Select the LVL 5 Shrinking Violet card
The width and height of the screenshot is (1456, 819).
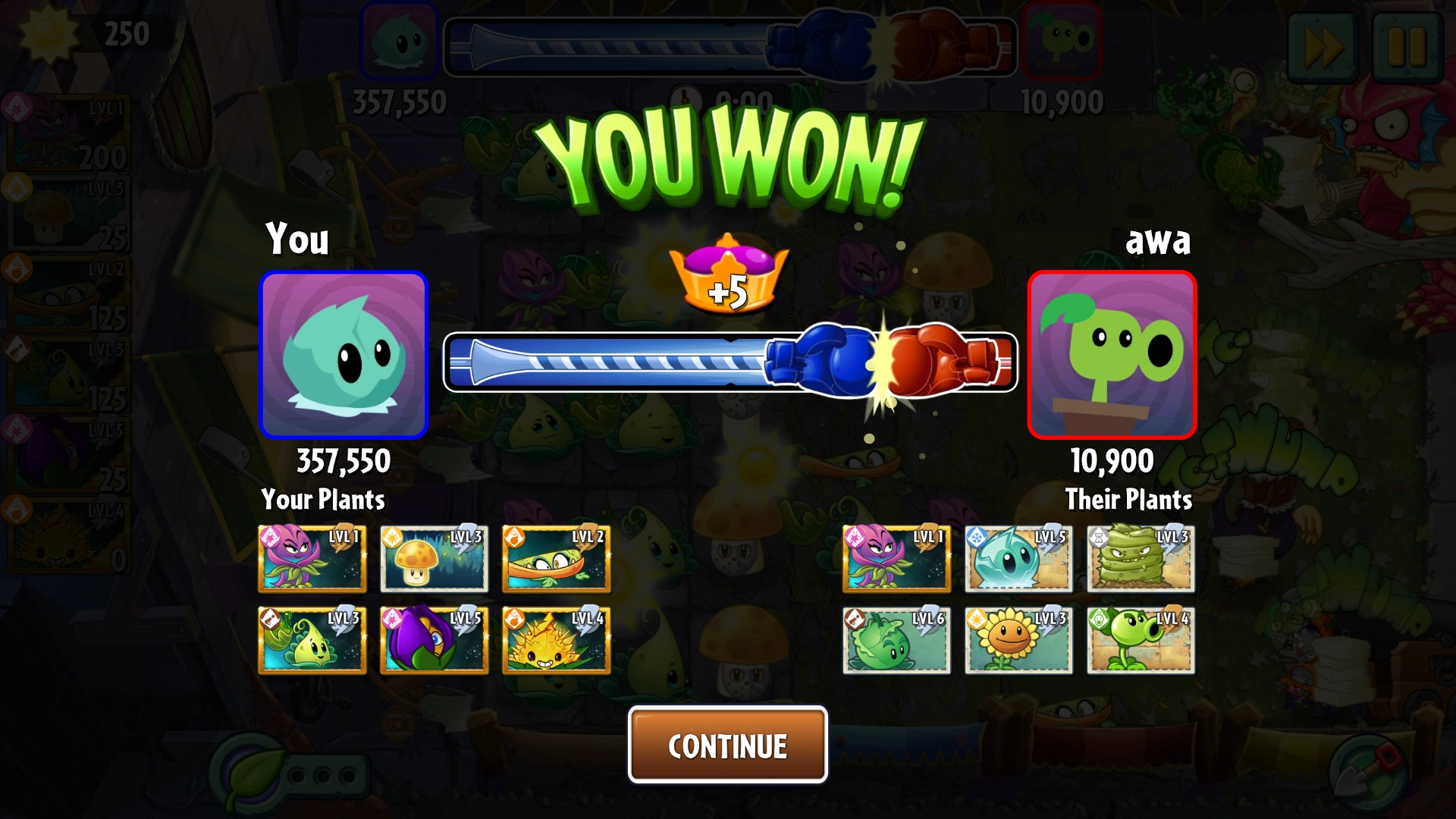[433, 641]
